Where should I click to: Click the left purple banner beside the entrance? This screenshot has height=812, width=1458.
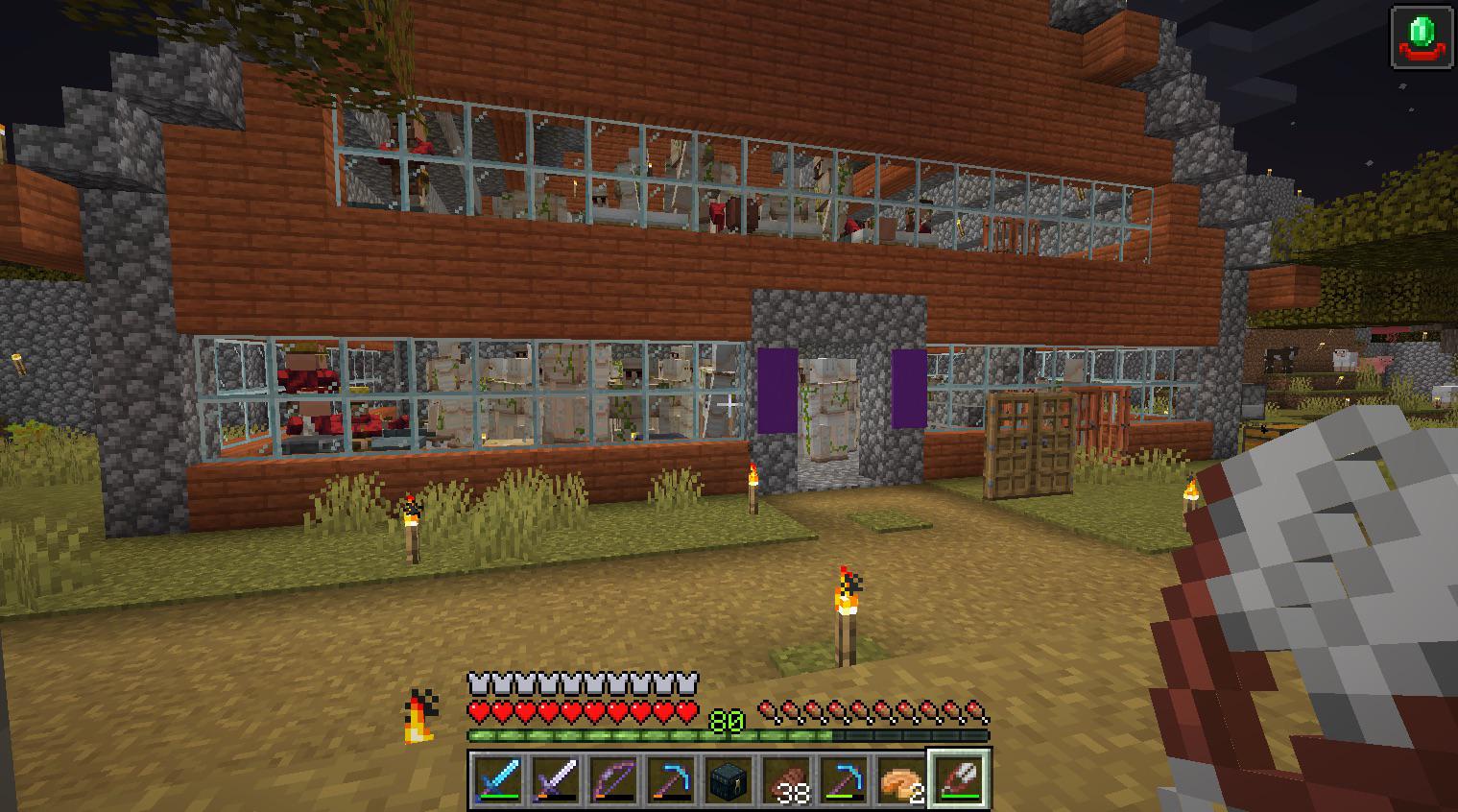(777, 387)
